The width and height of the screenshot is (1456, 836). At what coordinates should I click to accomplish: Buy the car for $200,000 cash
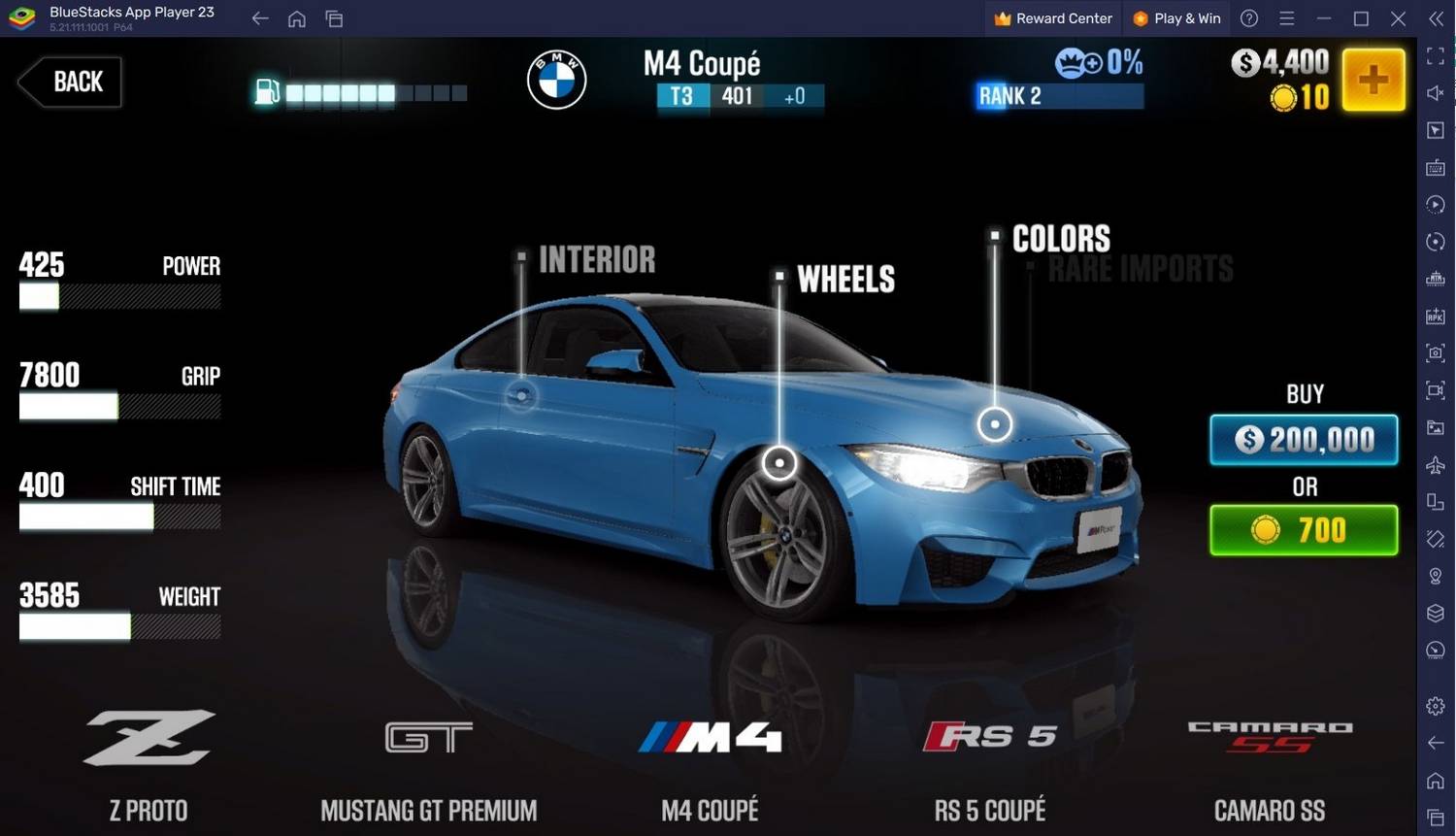pos(1304,440)
